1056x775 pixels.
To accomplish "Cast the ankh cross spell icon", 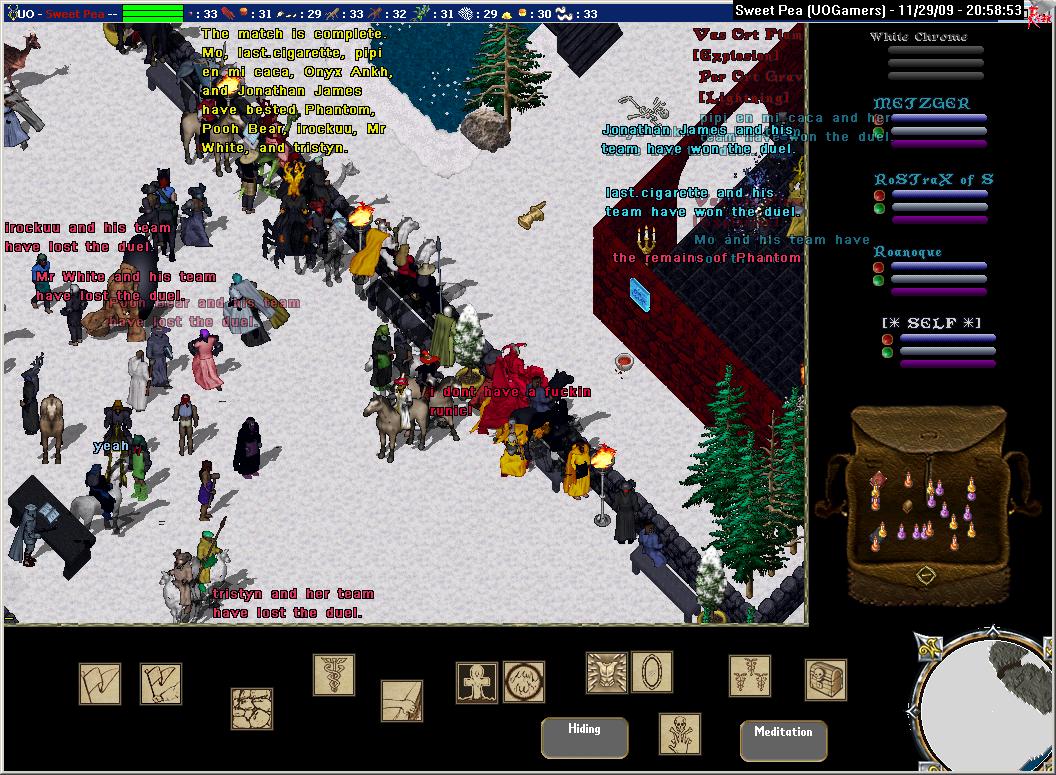I will click(477, 682).
